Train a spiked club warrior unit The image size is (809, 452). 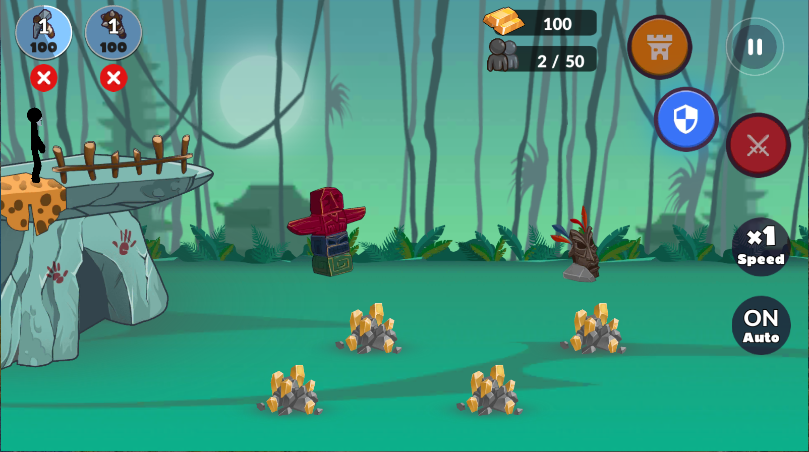coord(113,33)
